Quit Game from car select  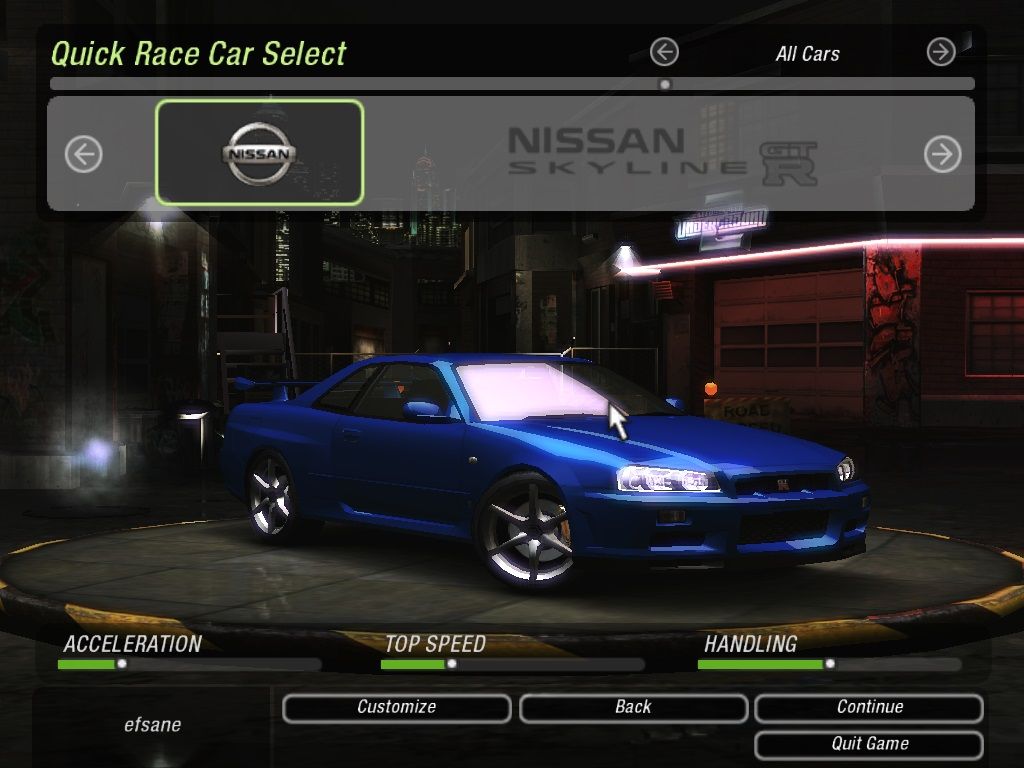[x=869, y=744]
